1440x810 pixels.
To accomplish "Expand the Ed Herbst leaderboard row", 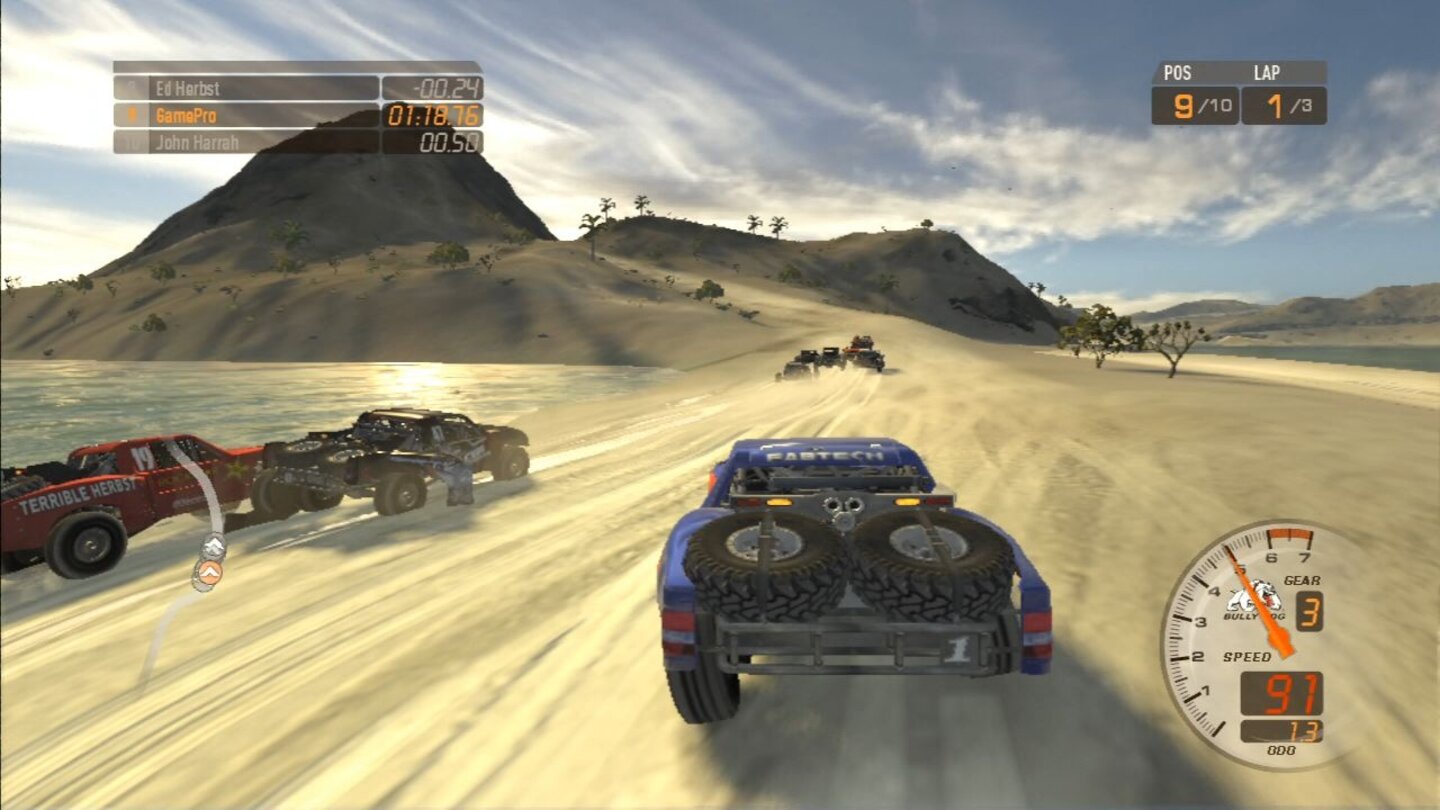I will coord(250,89).
